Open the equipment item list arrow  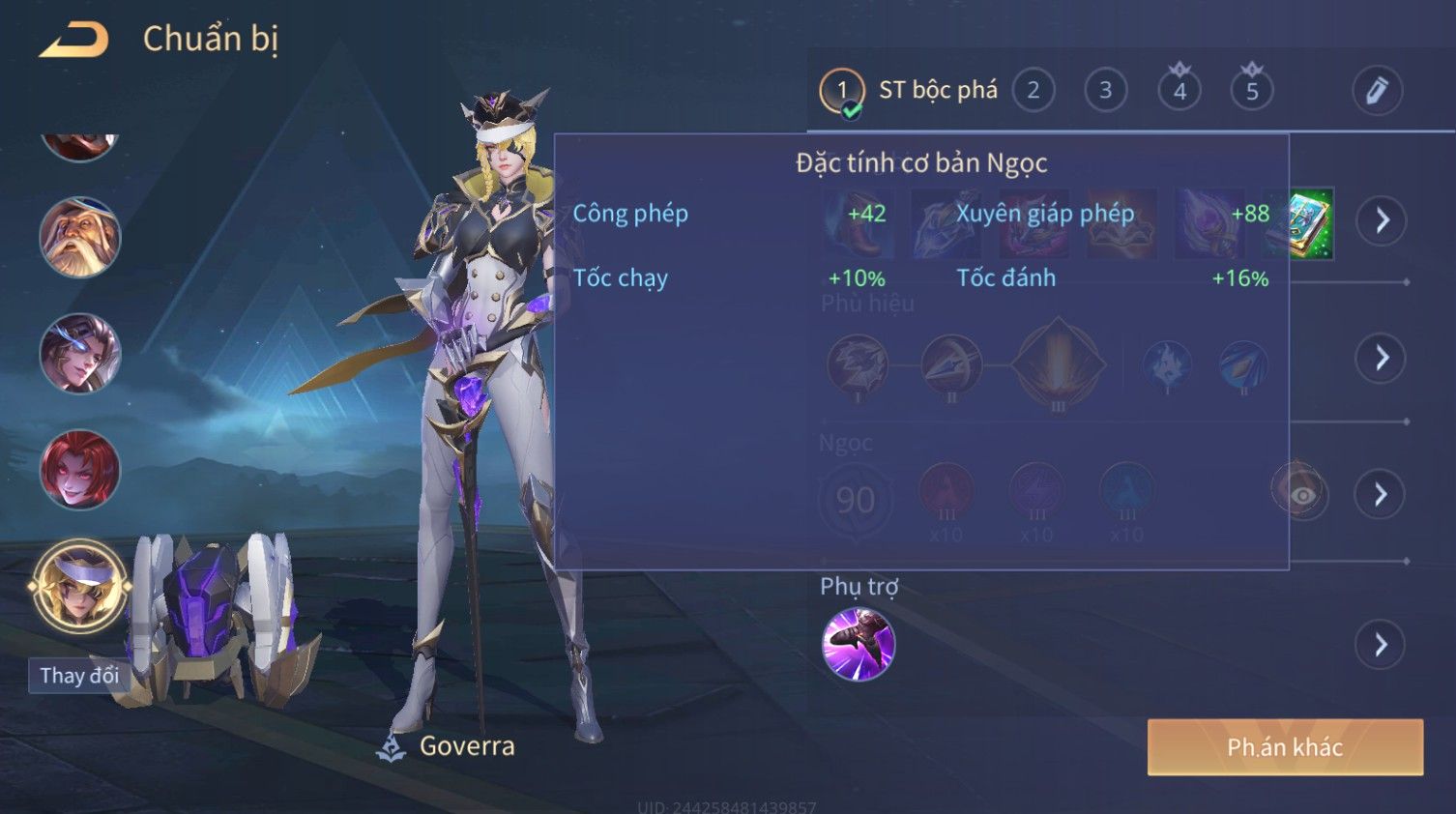click(1381, 221)
